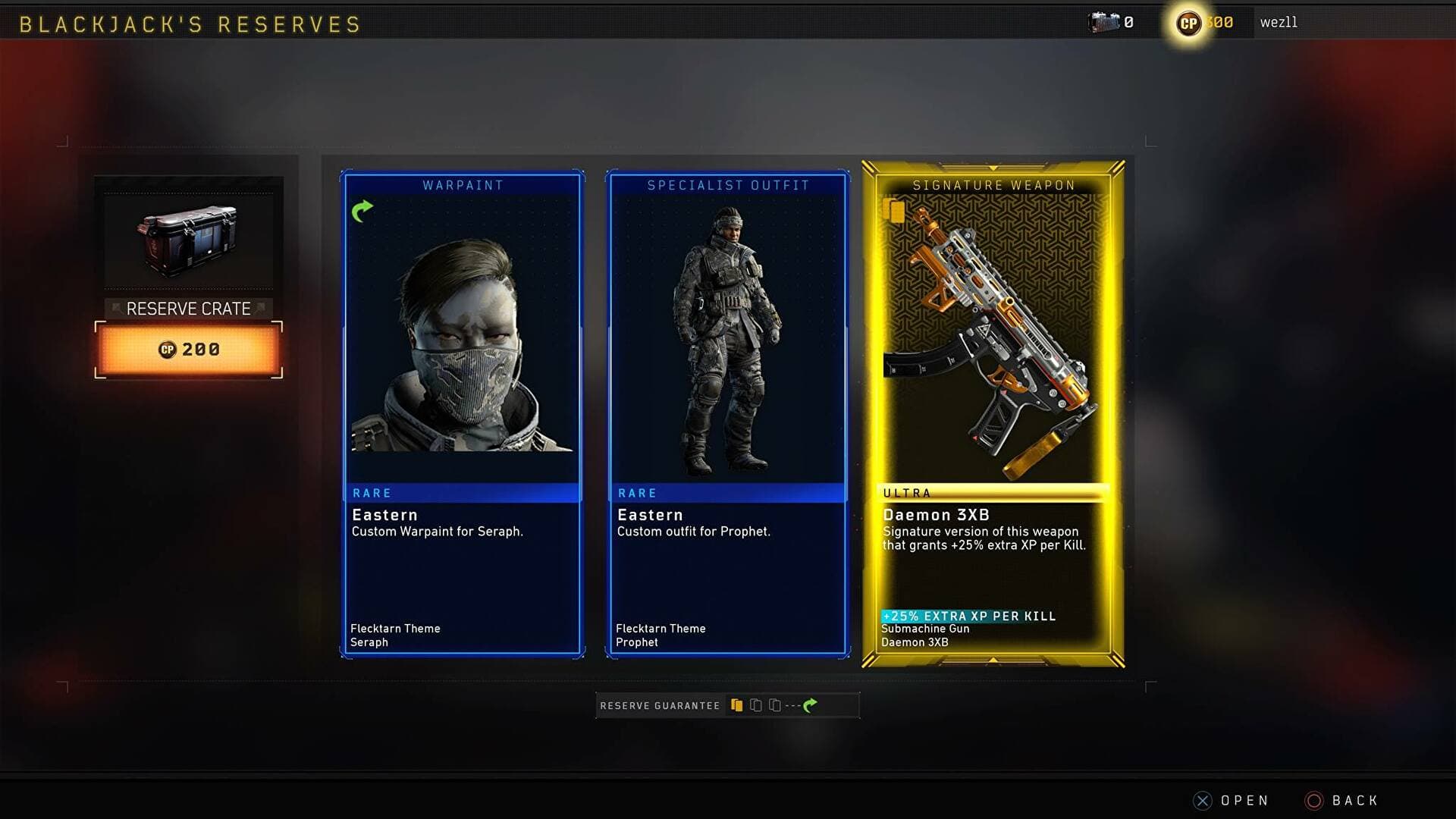Image resolution: width=1456 pixels, height=819 pixels.
Task: Open the Reserve Guarantee tracker
Action: 727,705
